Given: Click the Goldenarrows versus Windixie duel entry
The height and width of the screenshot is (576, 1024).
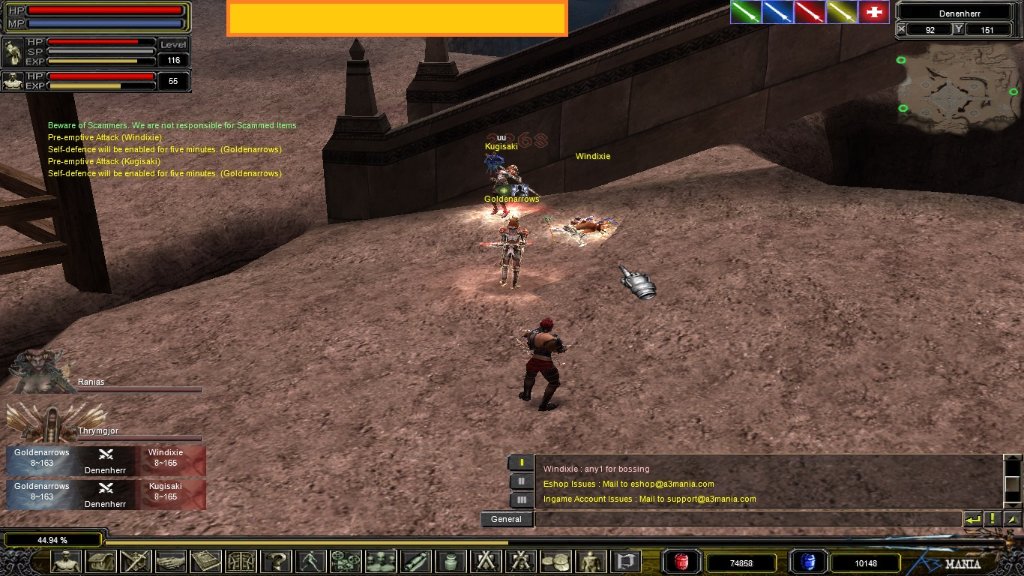Looking at the screenshot, I should pyautogui.click(x=106, y=460).
